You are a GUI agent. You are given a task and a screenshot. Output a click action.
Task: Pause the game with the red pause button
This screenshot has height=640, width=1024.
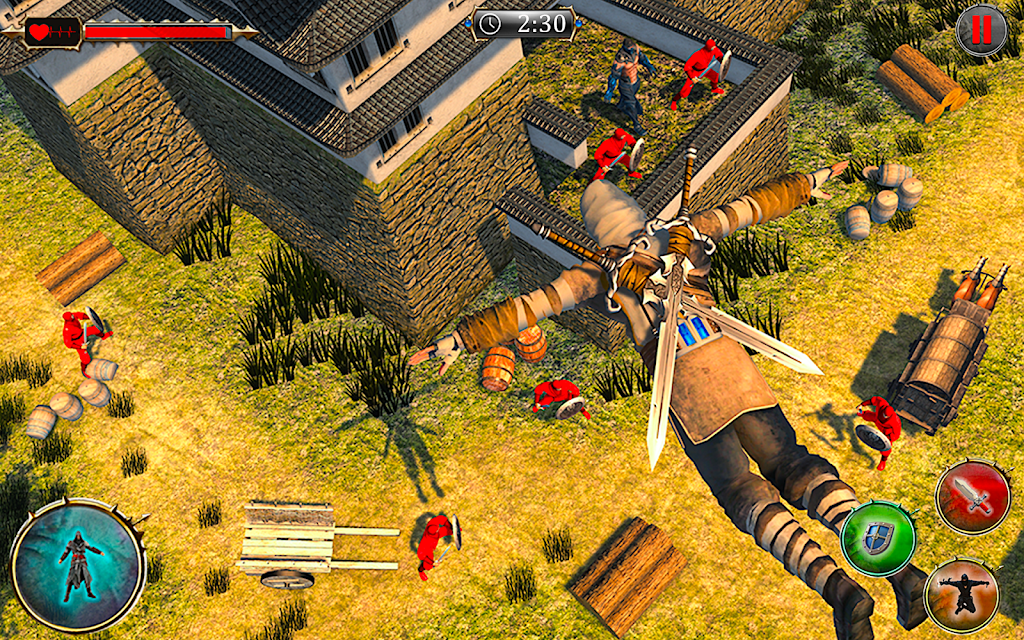click(981, 30)
